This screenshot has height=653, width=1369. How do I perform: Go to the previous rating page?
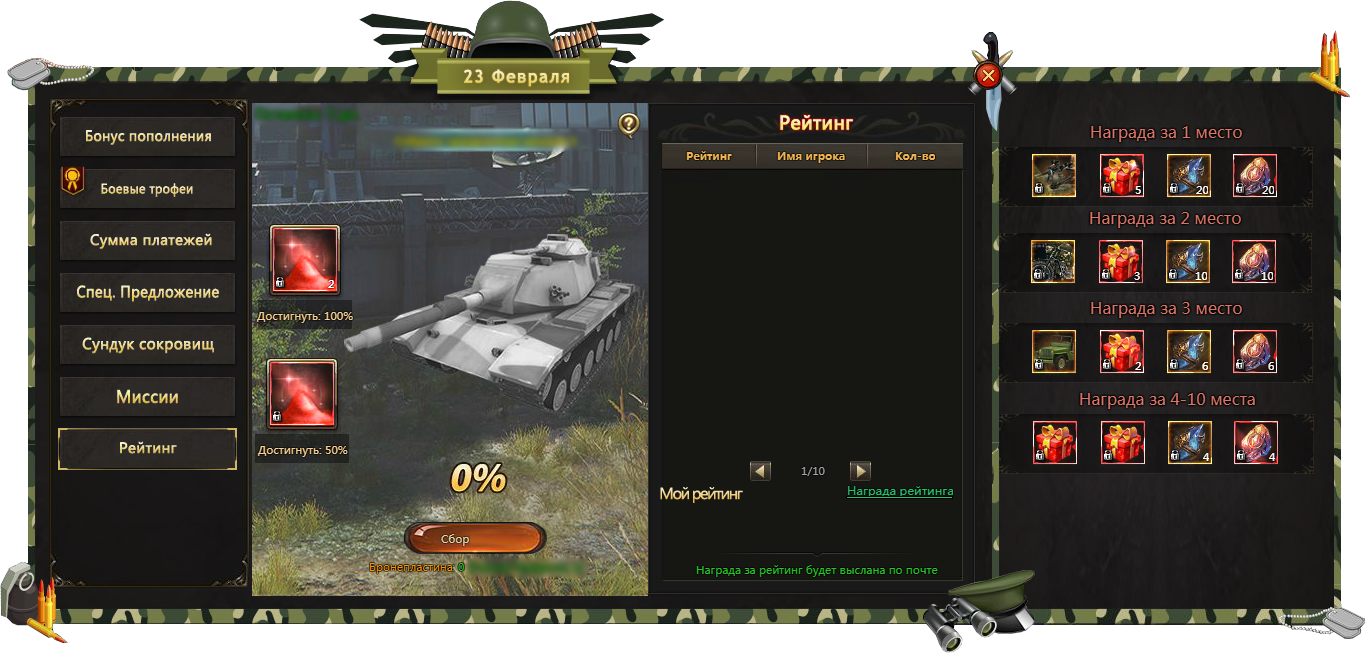[x=760, y=471]
